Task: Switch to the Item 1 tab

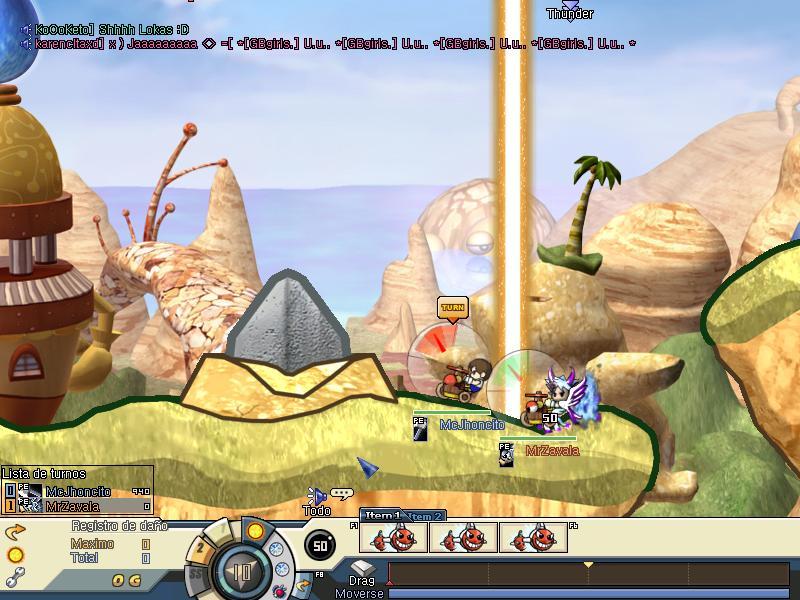Action: pos(382,515)
